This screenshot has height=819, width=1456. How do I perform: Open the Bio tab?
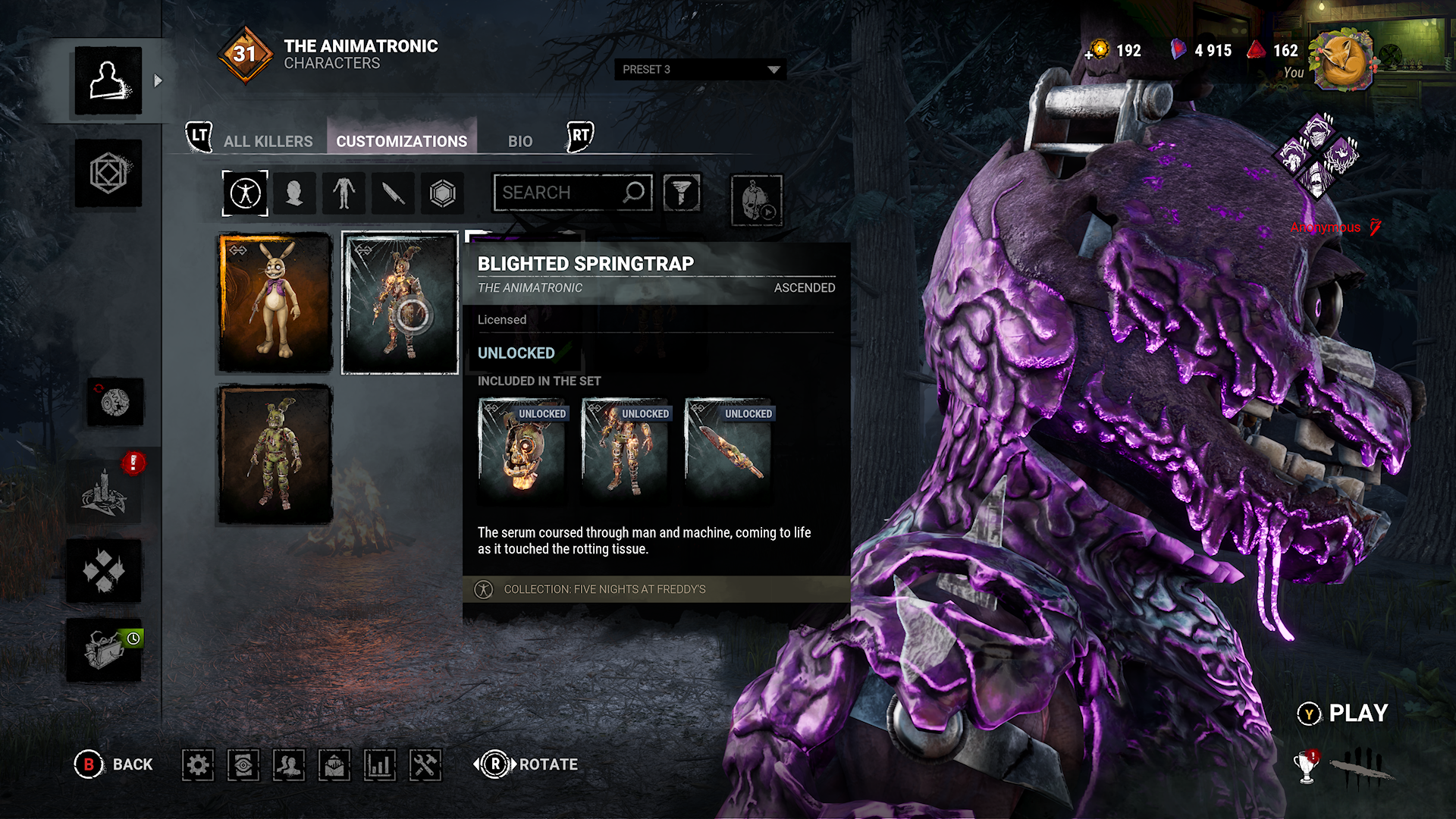520,141
